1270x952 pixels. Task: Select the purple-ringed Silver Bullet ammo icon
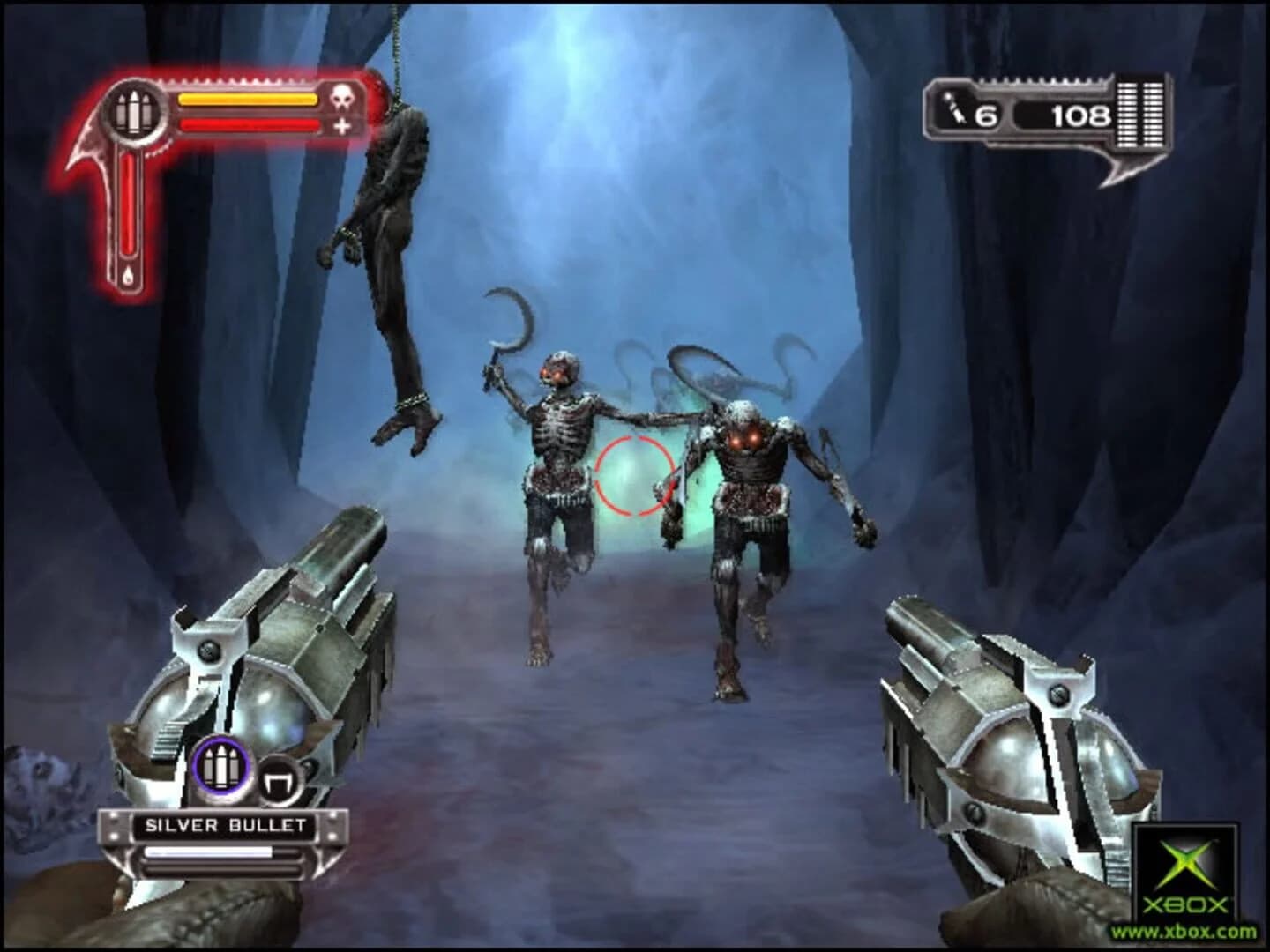(x=220, y=768)
